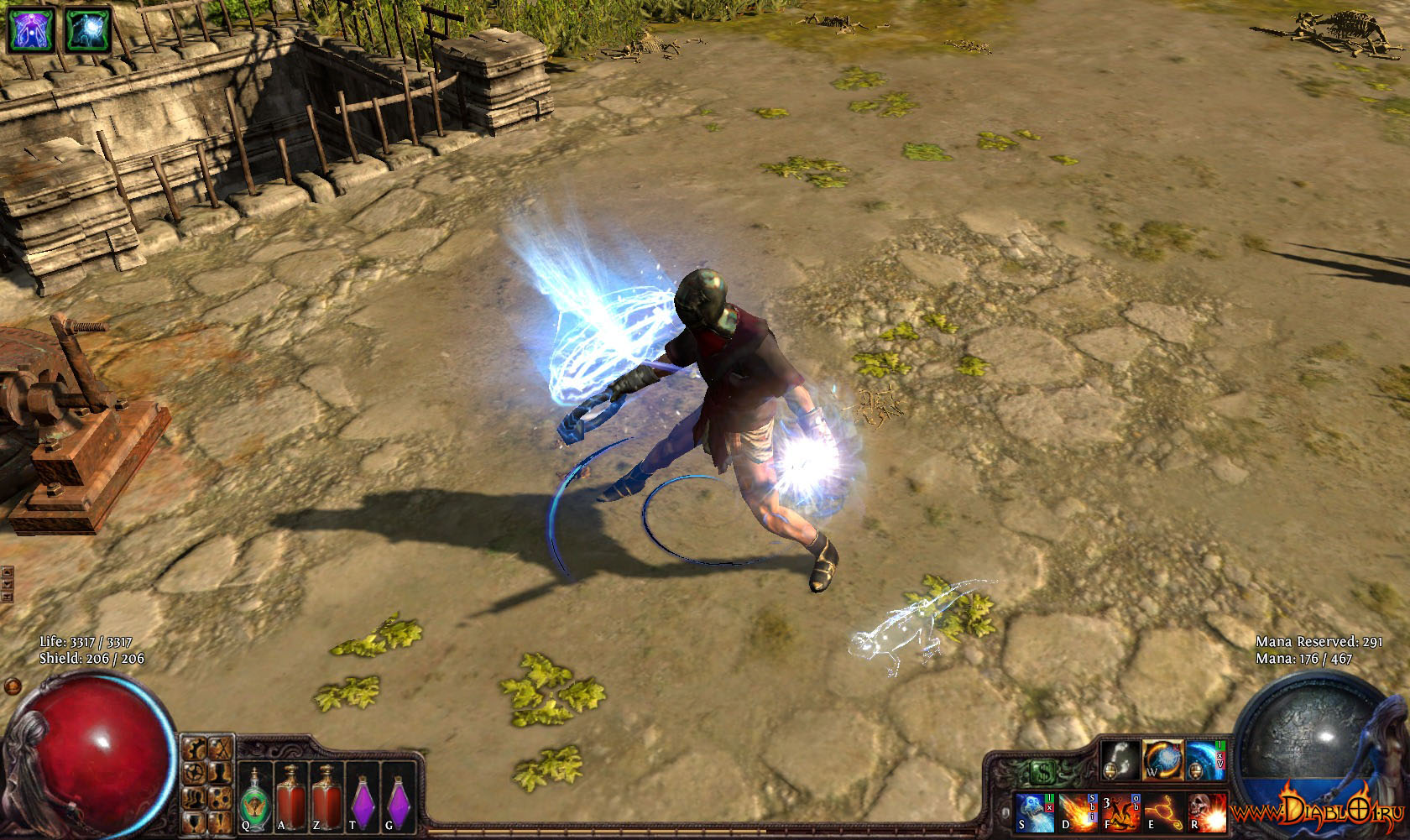Viewport: 1410px width, 840px height.
Task: Cast the flaming skull skill on R
Action: (x=1206, y=813)
